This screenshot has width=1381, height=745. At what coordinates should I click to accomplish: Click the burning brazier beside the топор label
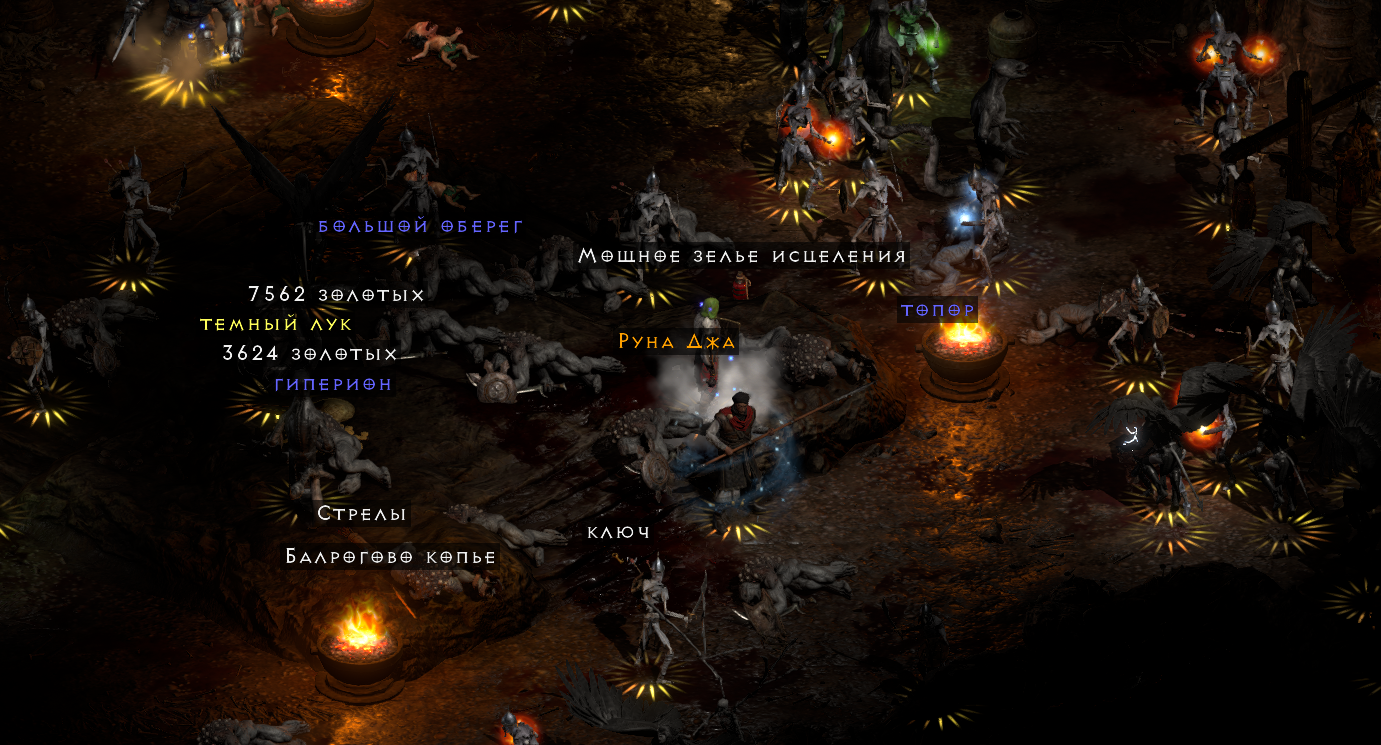click(963, 350)
